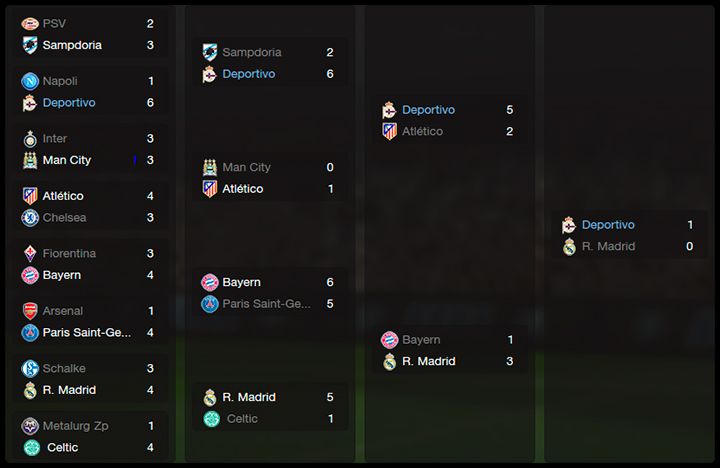Open the R. Madrid vs Celtic quarter-final
The image size is (720, 468).
tap(268, 408)
